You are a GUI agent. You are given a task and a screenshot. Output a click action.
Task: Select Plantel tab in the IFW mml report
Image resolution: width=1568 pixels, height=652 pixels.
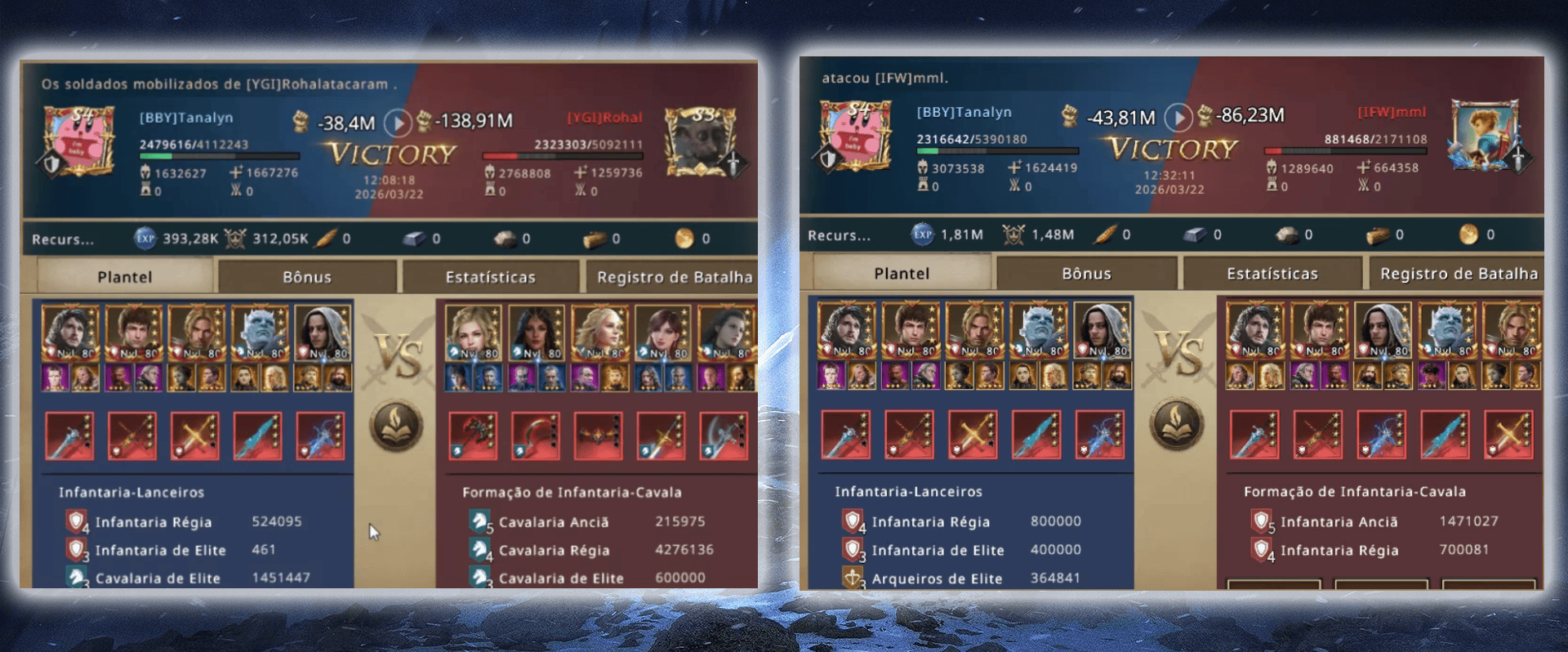[902, 274]
